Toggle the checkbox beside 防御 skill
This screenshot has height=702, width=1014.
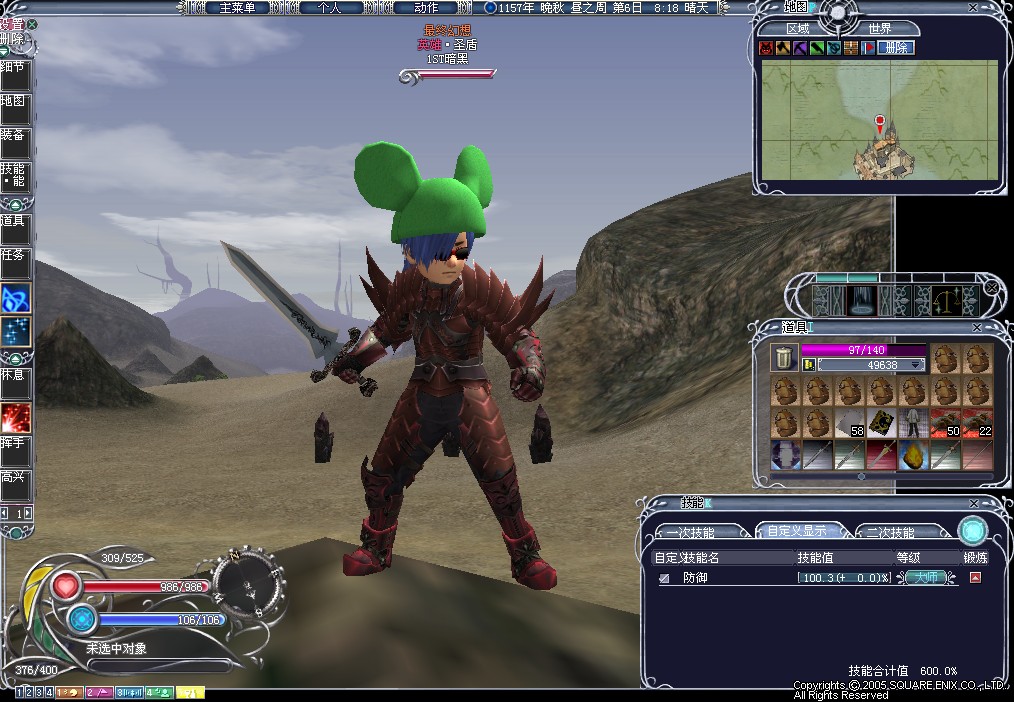(x=664, y=578)
